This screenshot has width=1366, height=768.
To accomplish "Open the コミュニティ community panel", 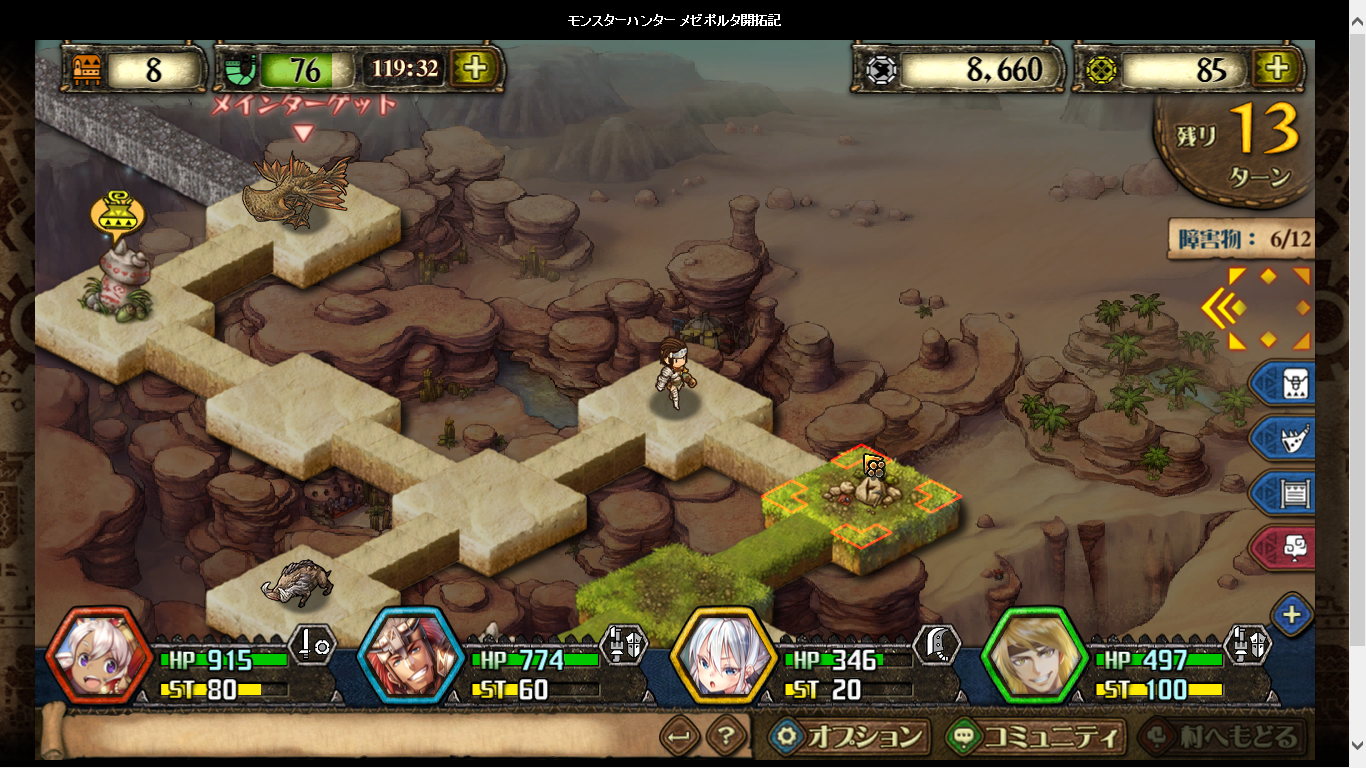I will click(1035, 737).
